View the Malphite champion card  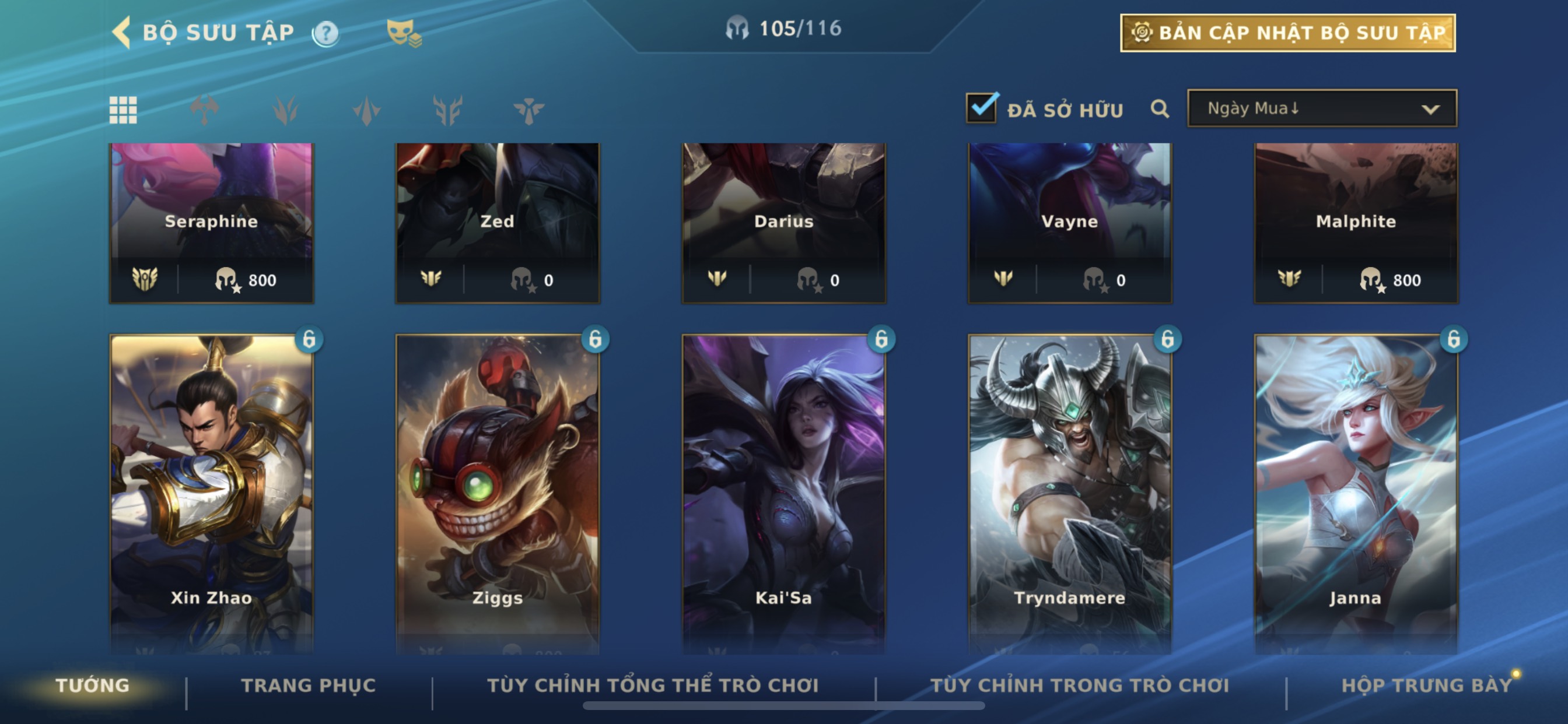[1356, 222]
